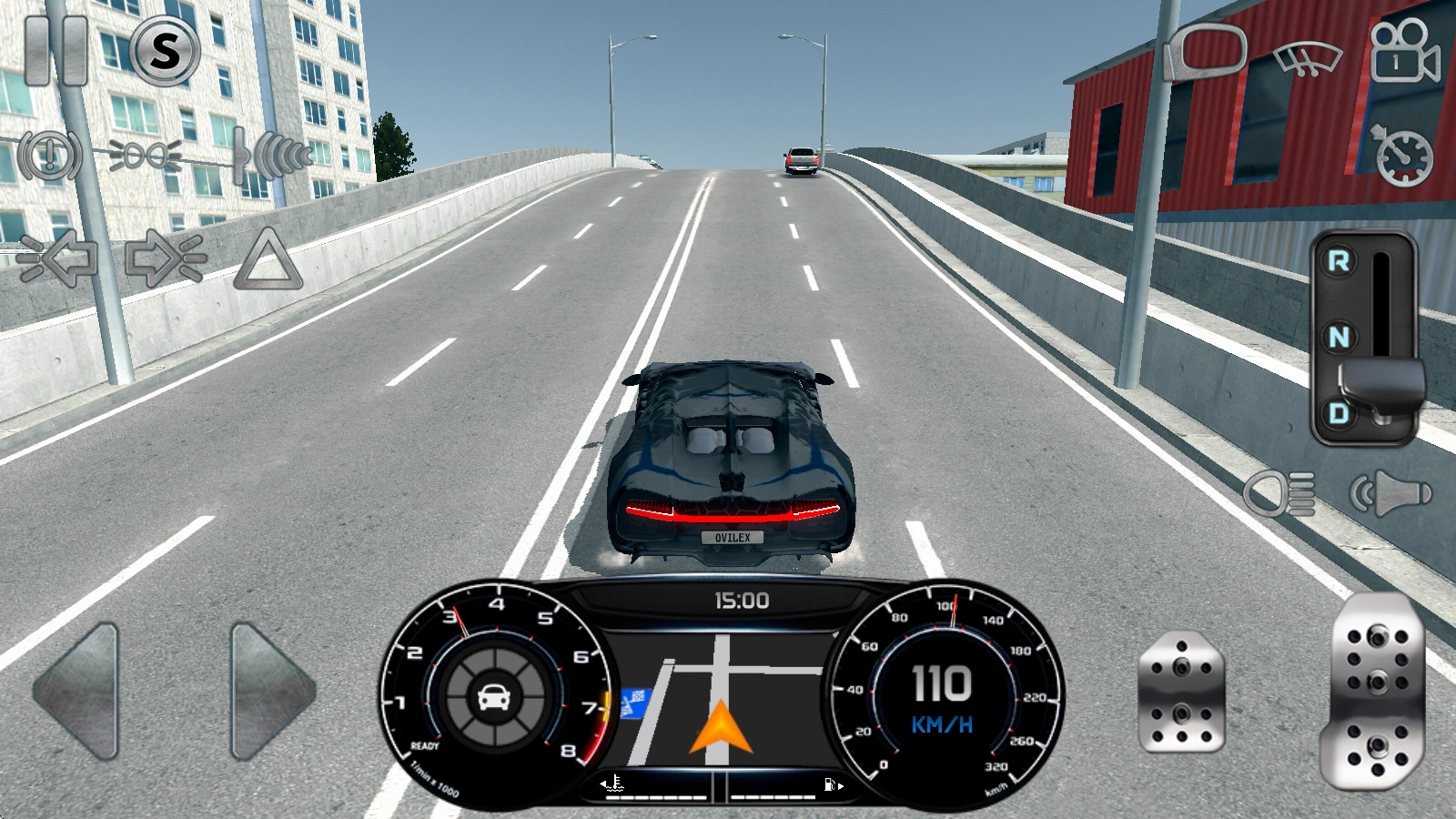Shift the gear selector to D
This screenshot has height=819, width=1456.
pos(1339,413)
